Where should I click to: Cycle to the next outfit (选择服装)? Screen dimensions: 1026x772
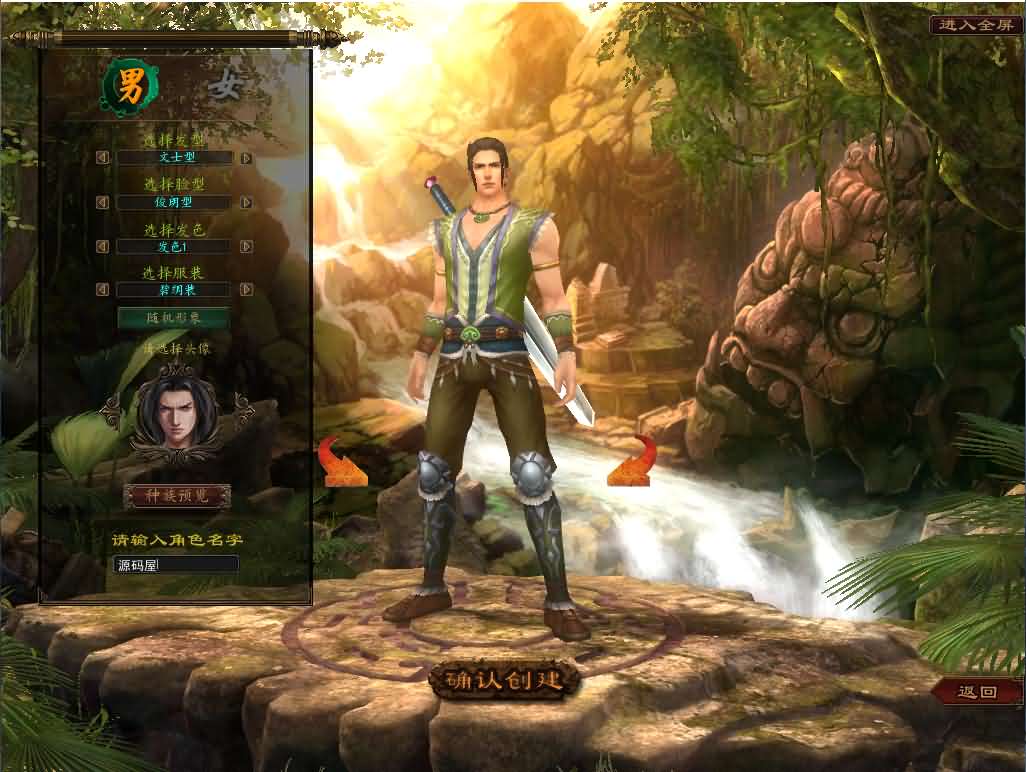click(x=246, y=290)
